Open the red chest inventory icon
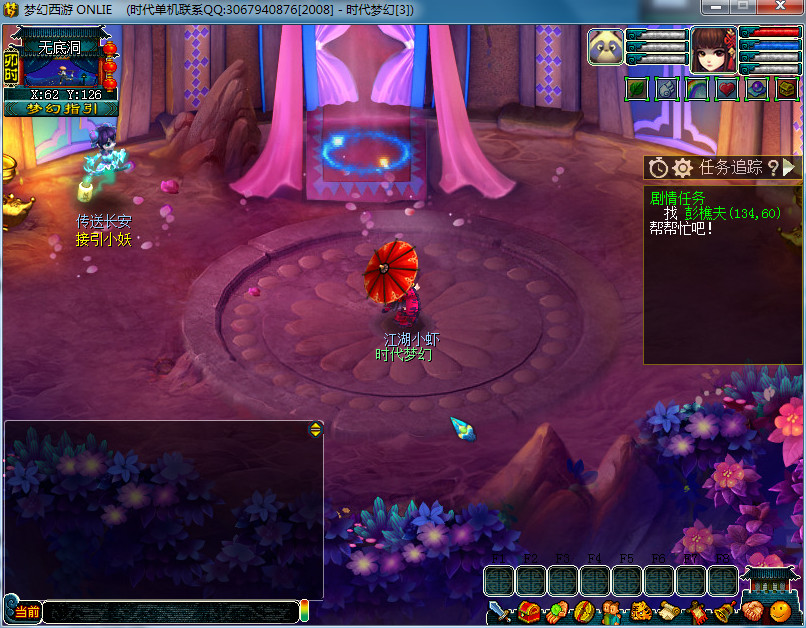Screen dimensions: 806x628 529,612
